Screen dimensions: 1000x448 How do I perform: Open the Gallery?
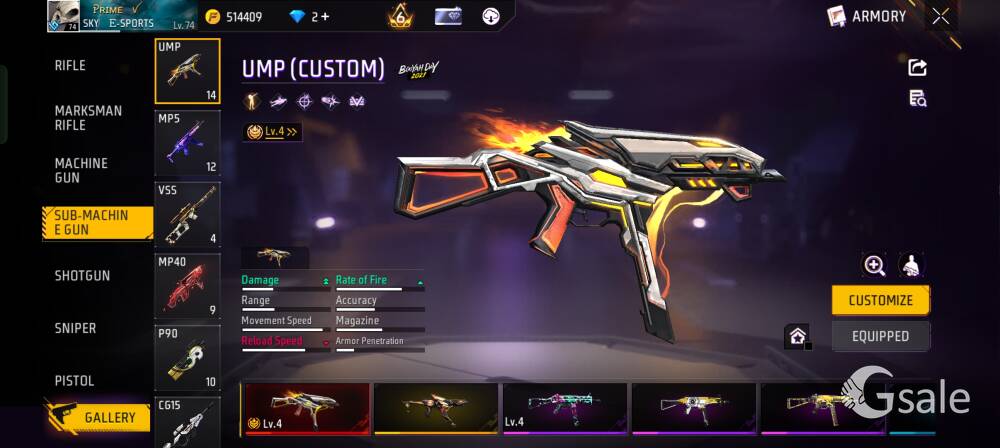(x=98, y=417)
